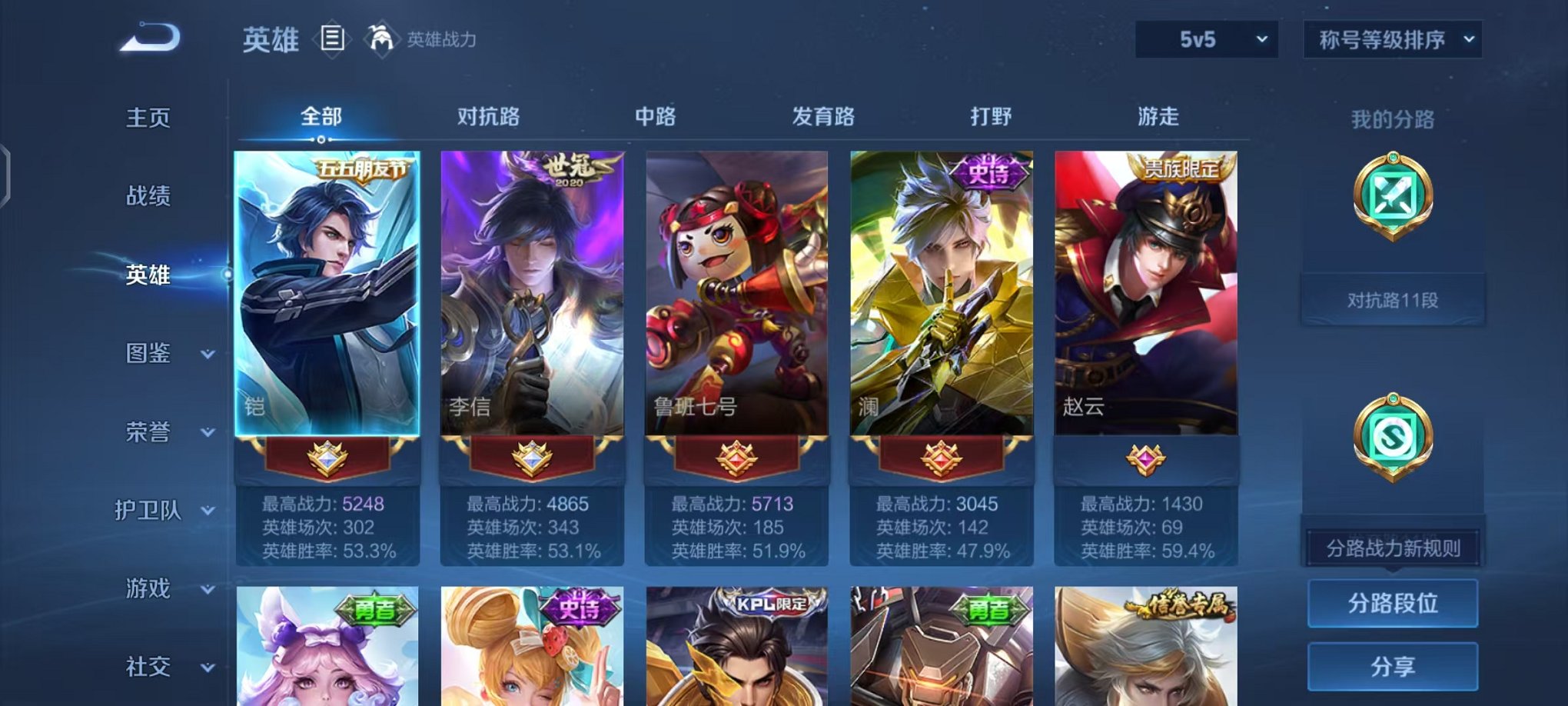
Task: Select 战绩 in the left sidebar
Action: 148,197
